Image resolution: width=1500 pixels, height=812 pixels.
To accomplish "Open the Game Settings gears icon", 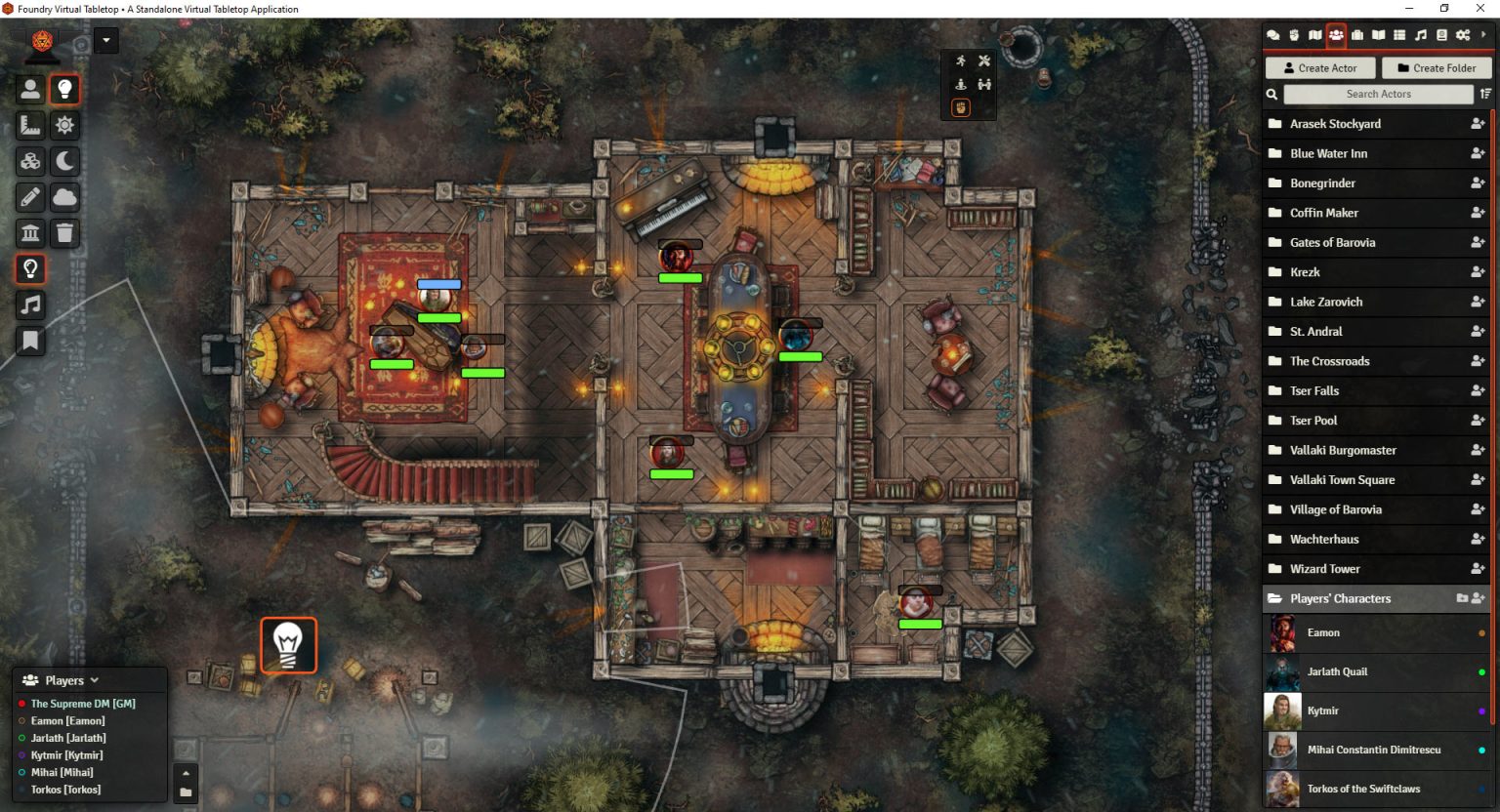I will tap(1464, 35).
